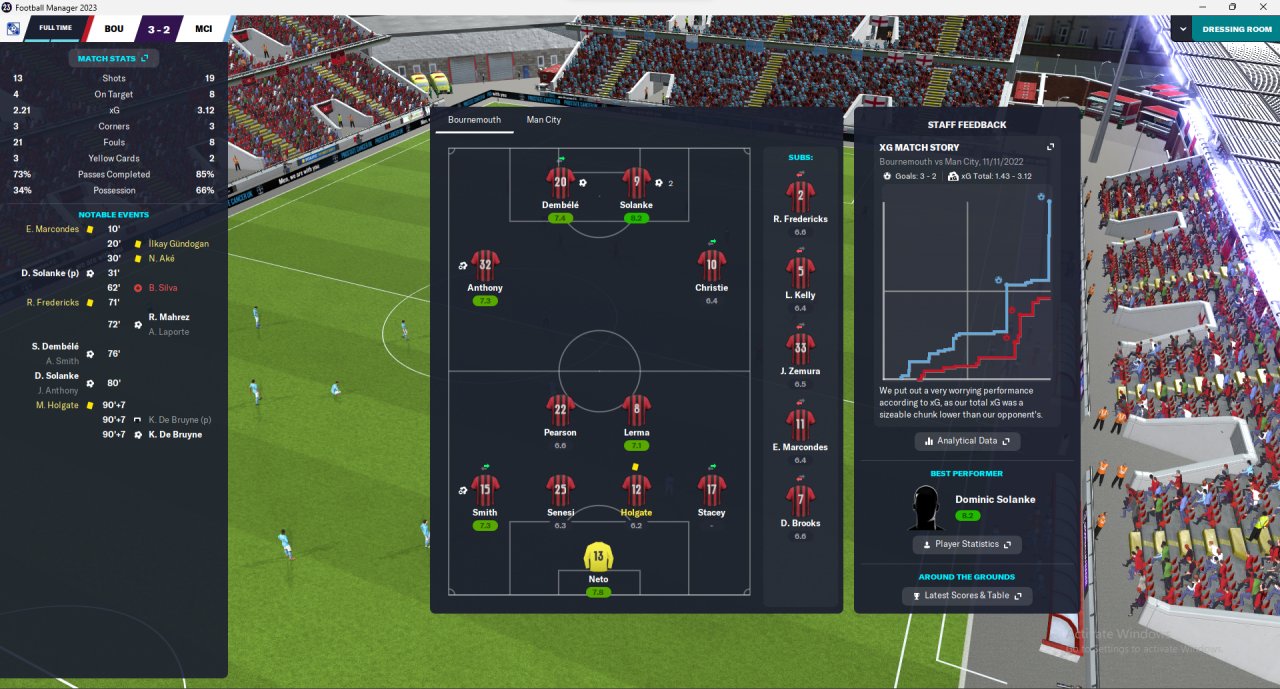The image size is (1280, 689).
Task: Open Dominic Solanke best performer profile
Action: point(994,499)
